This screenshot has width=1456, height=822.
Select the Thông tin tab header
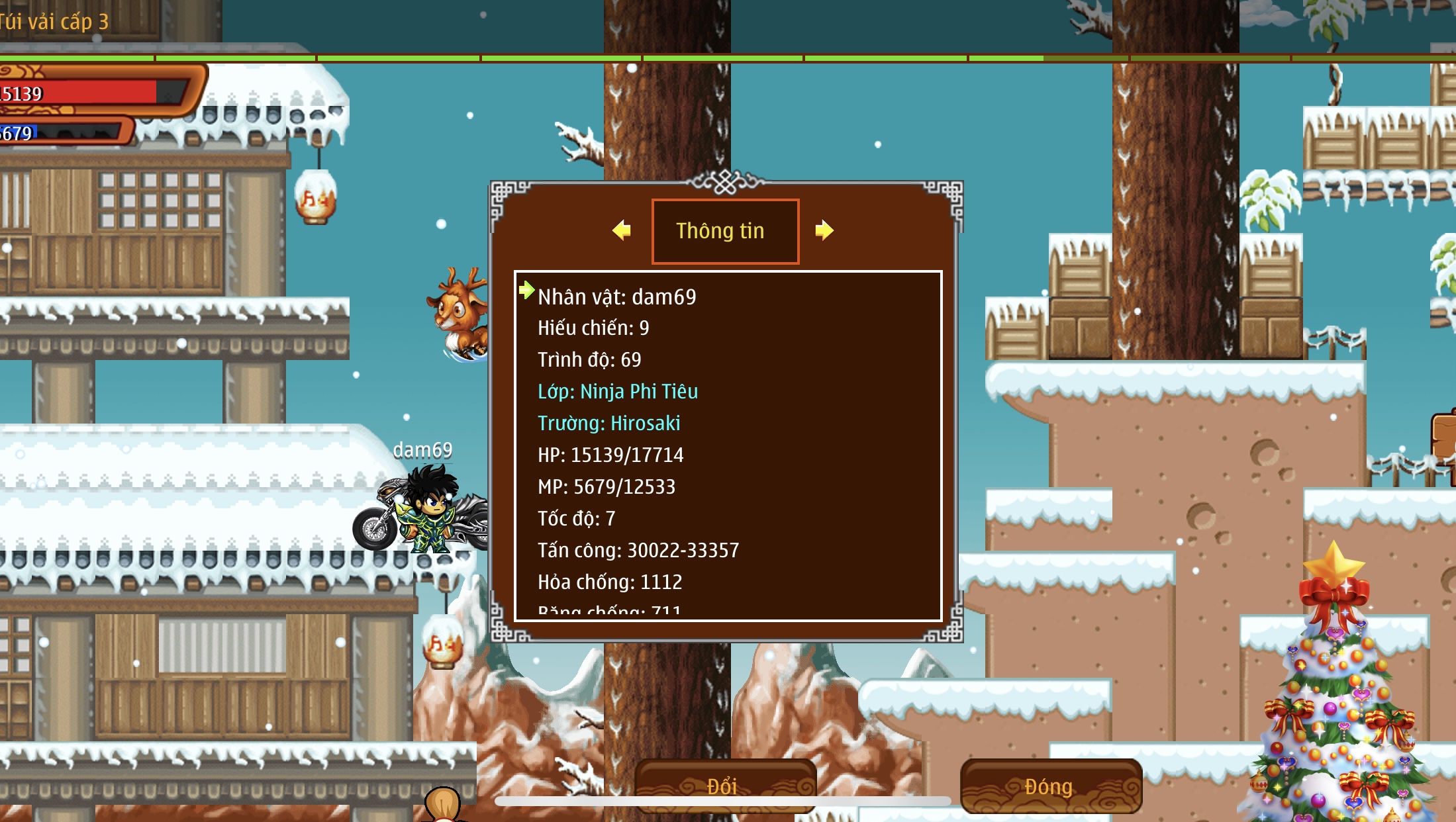pos(725,231)
